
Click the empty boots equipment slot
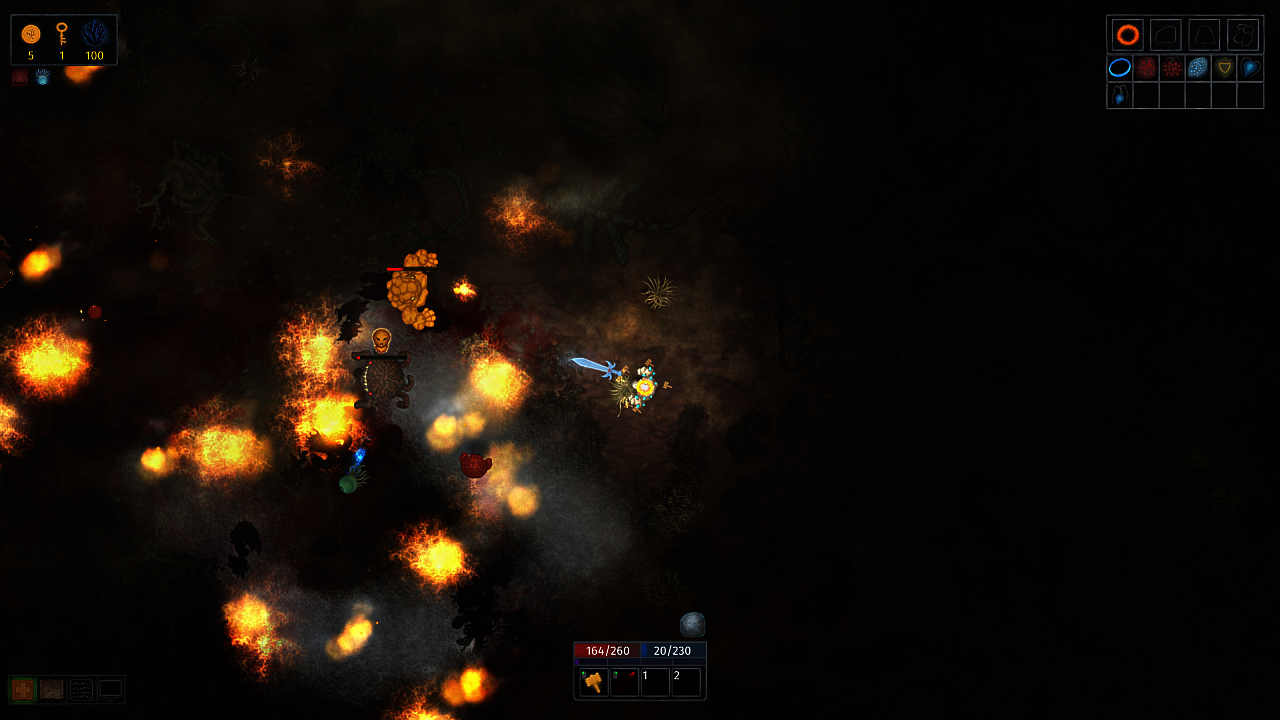pyautogui.click(x=1243, y=35)
